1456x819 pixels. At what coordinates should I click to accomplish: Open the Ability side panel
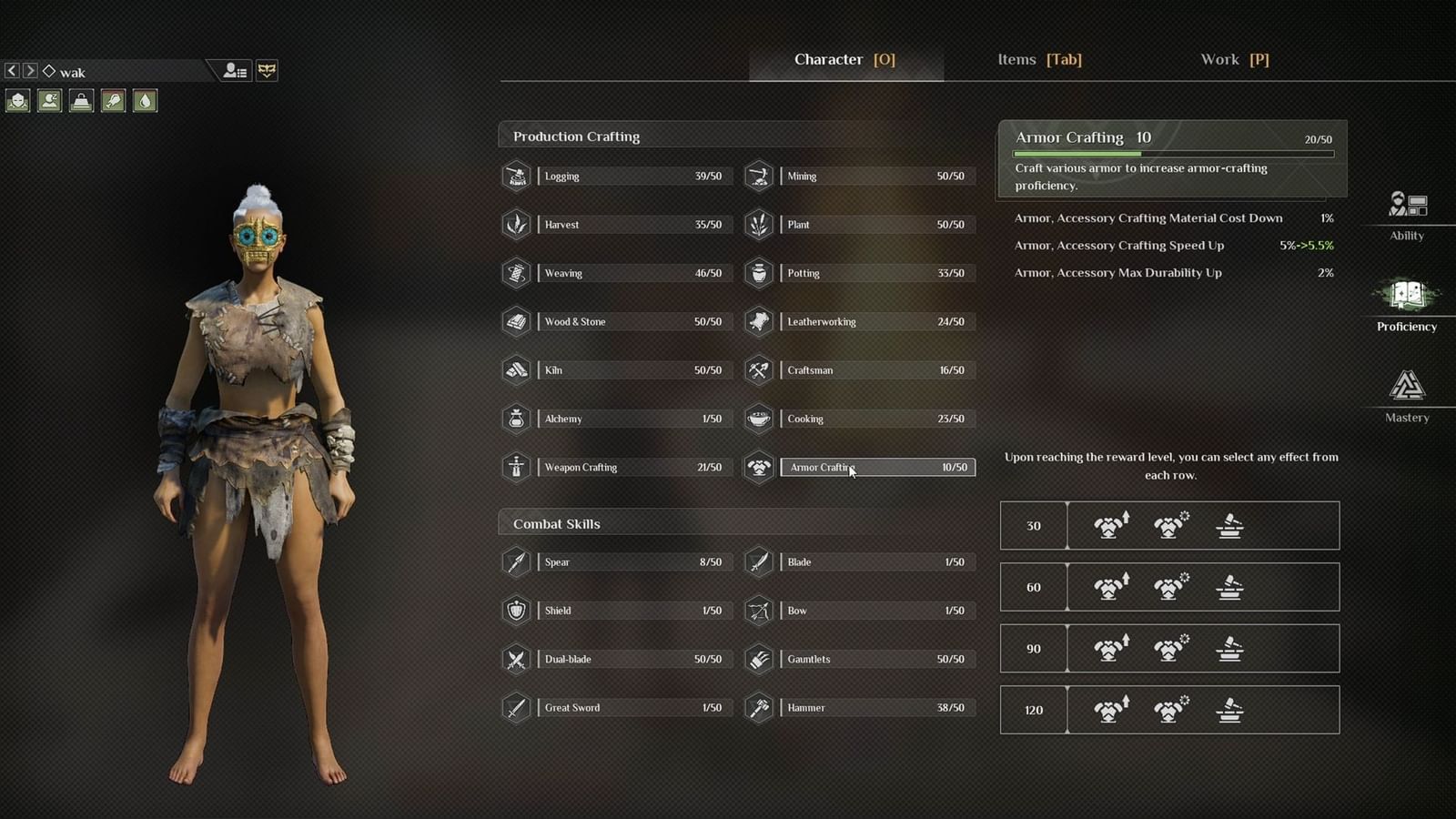coord(1407,214)
